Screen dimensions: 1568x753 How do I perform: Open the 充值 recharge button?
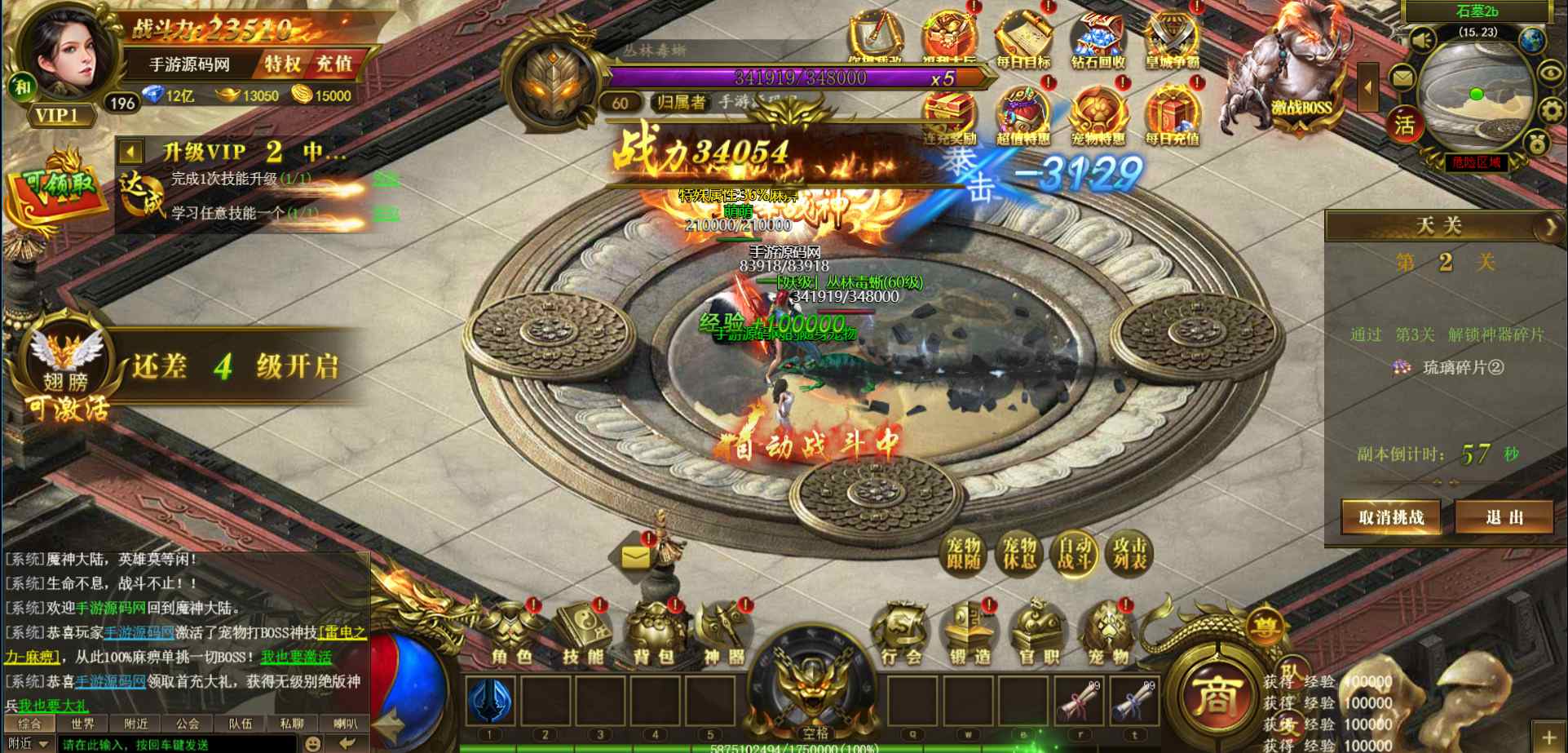click(334, 64)
